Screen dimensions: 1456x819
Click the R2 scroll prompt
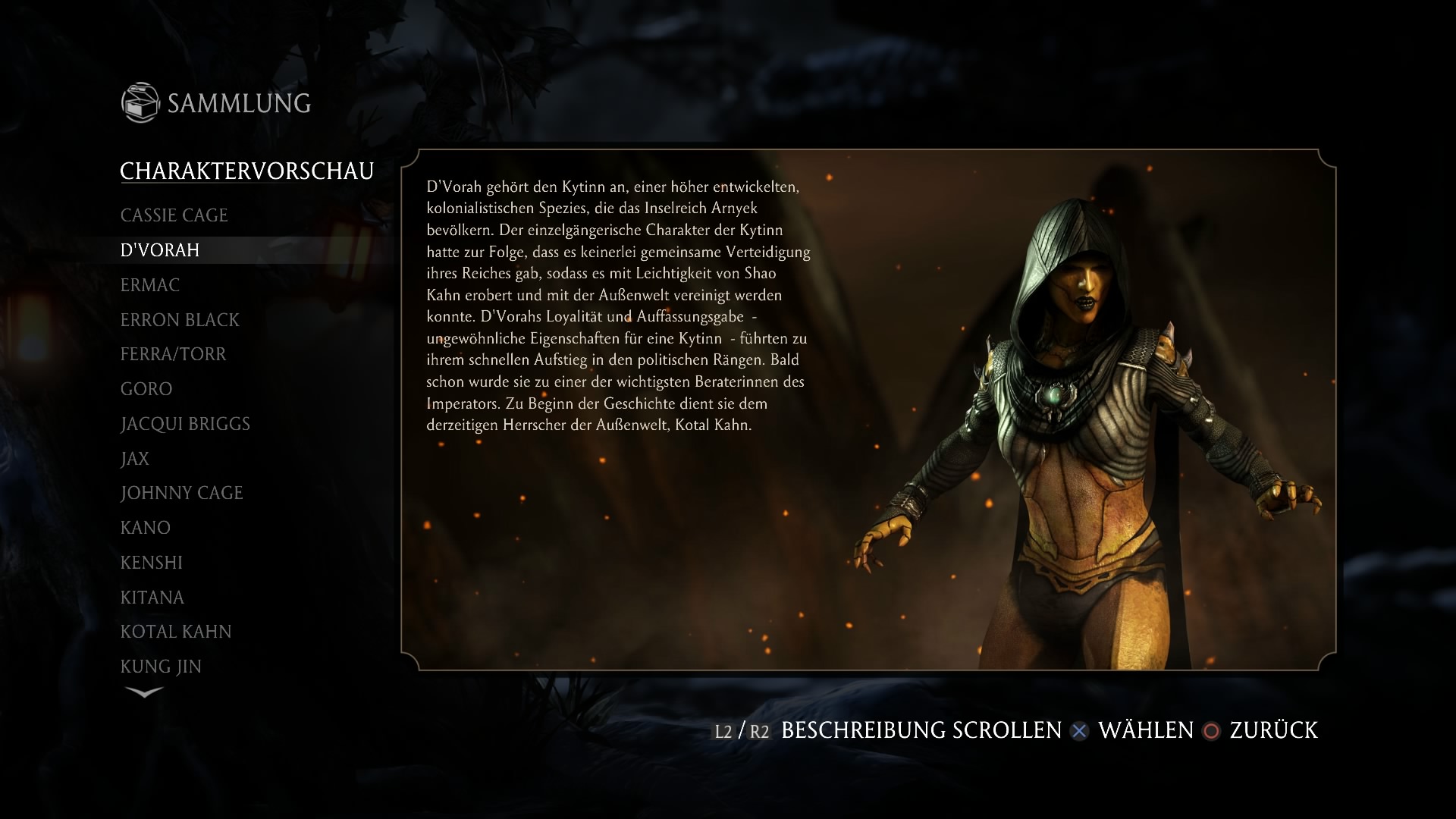[761, 731]
